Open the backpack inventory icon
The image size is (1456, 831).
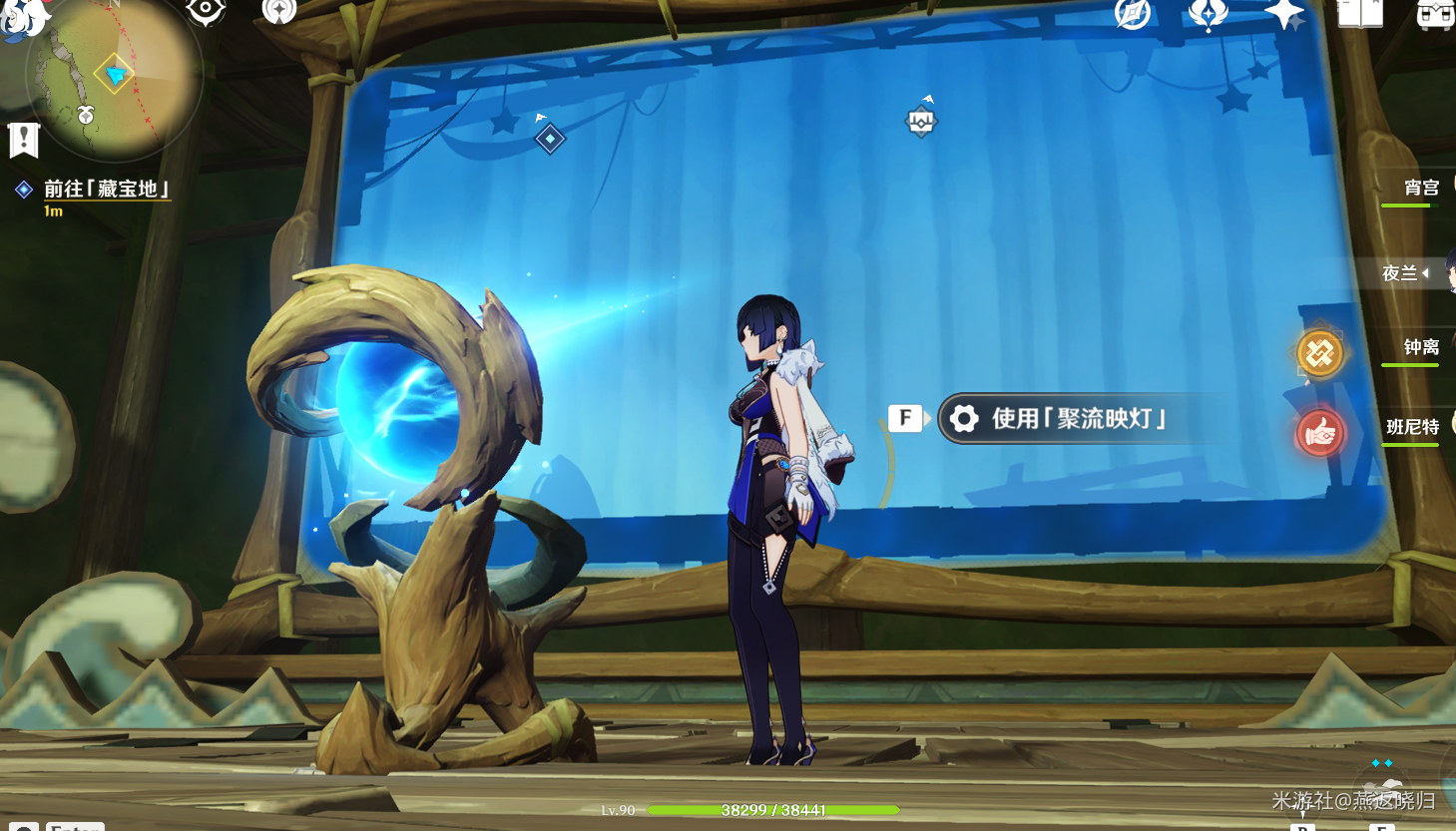click(x=1434, y=14)
